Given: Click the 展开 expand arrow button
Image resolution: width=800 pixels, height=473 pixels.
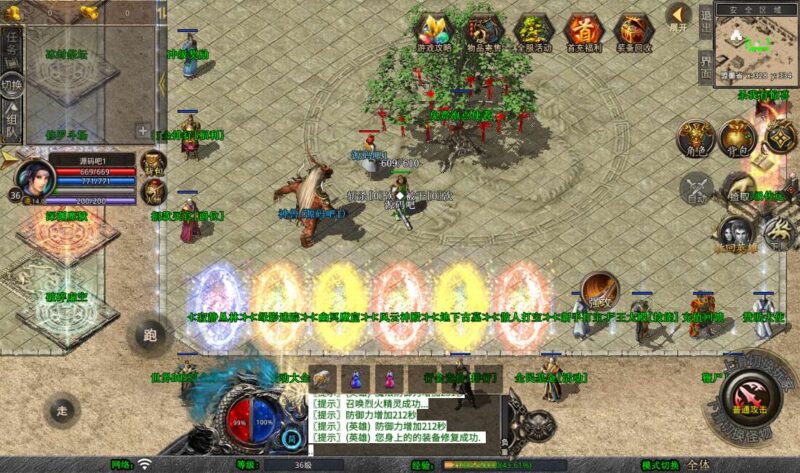Looking at the screenshot, I should pyautogui.click(x=680, y=16).
